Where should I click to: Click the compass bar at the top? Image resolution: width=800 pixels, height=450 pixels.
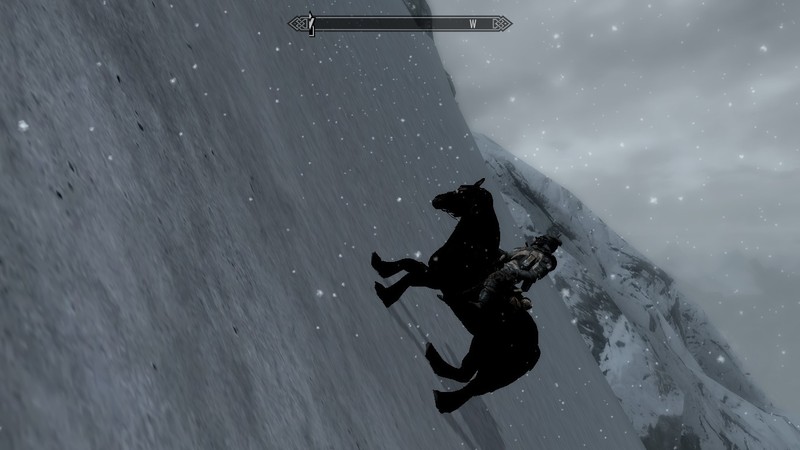[400, 23]
